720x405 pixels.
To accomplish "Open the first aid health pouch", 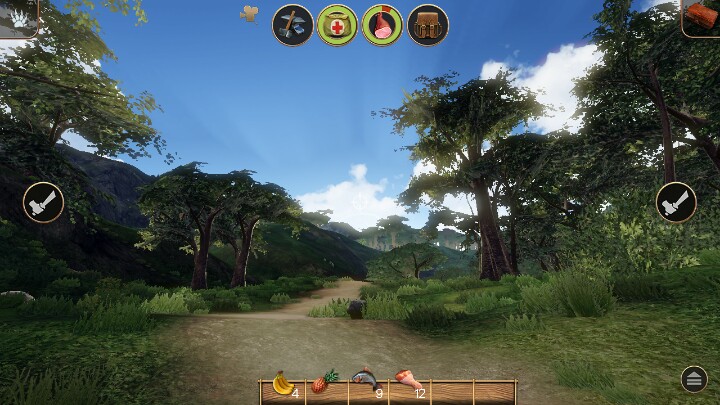I will coord(337,24).
